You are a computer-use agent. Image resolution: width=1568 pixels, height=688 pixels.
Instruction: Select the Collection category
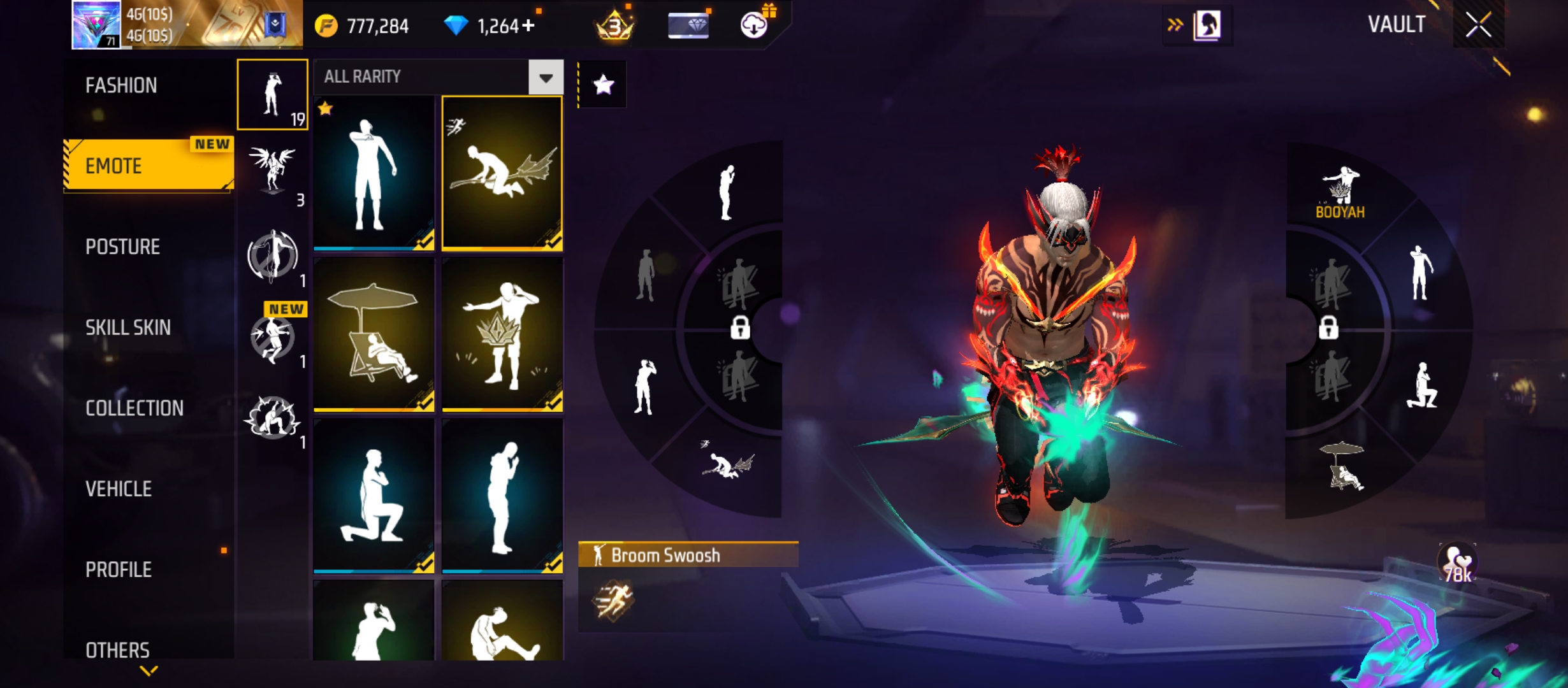tap(134, 408)
